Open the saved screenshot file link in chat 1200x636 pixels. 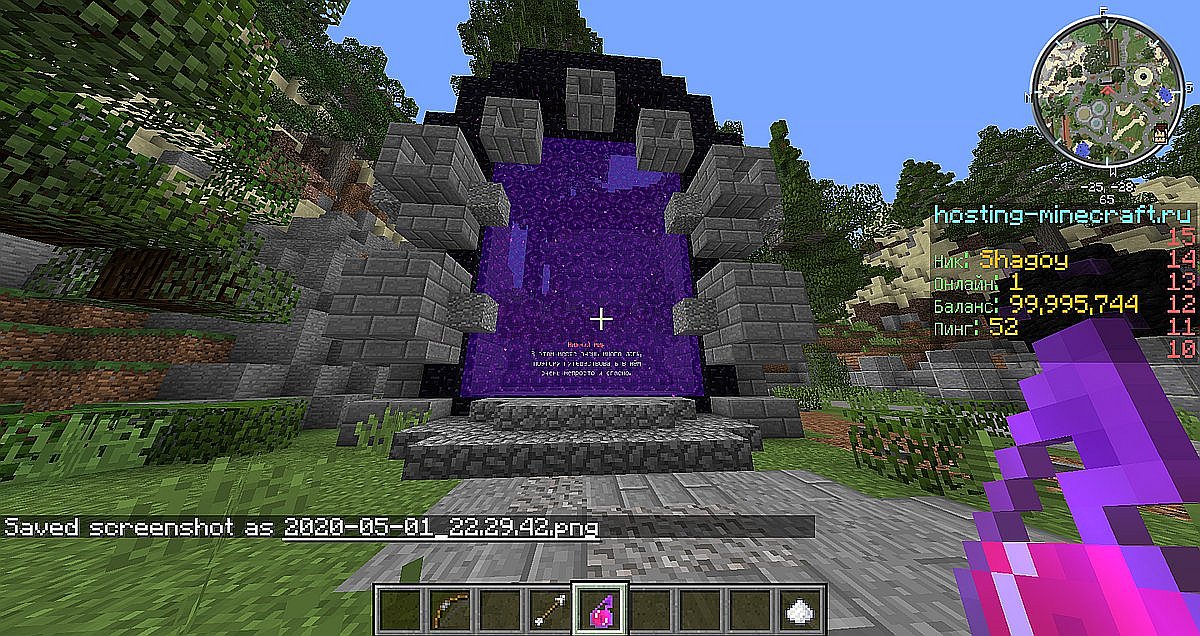click(x=441, y=527)
